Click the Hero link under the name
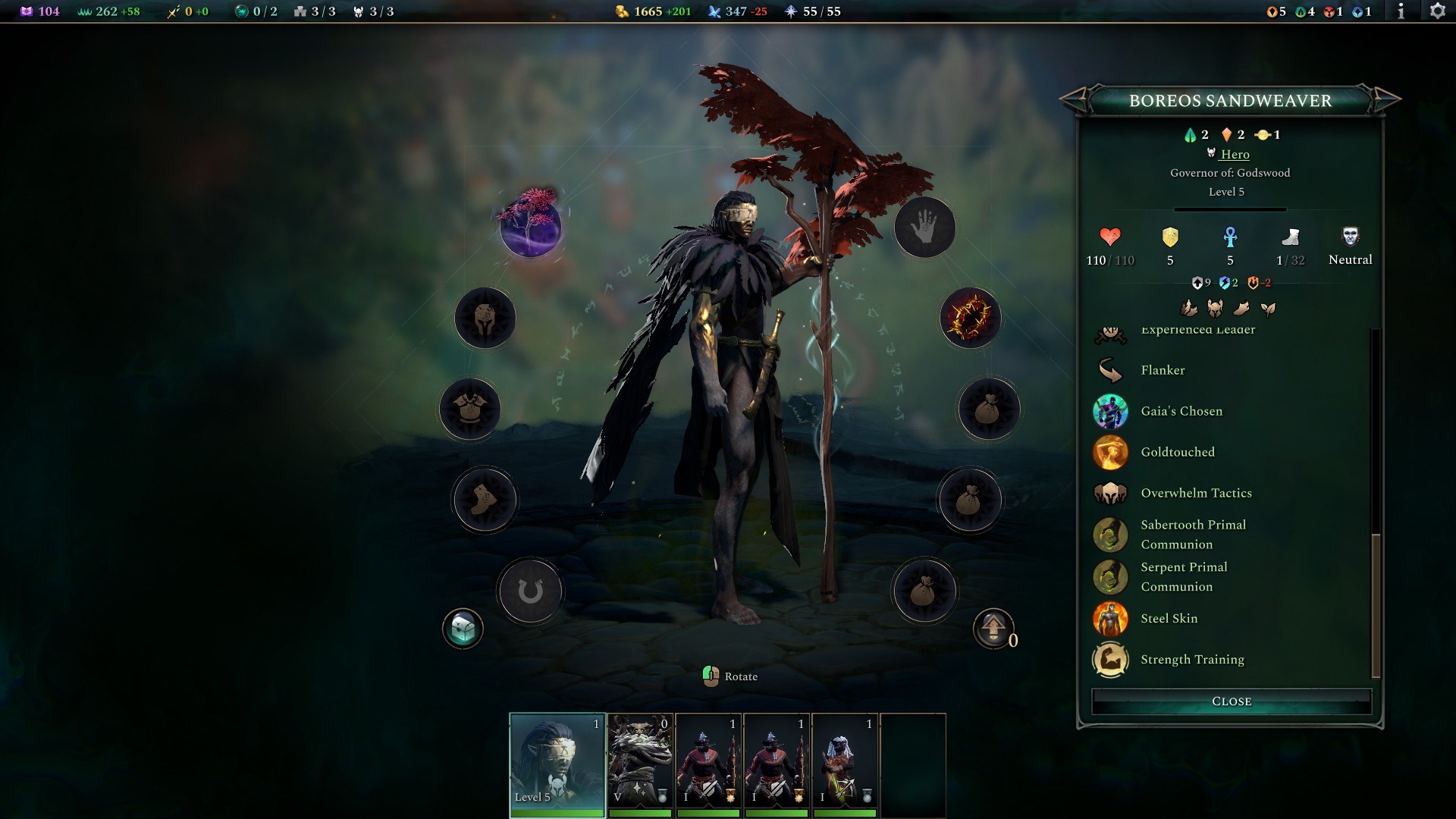This screenshot has width=1456, height=819. coord(1235,154)
